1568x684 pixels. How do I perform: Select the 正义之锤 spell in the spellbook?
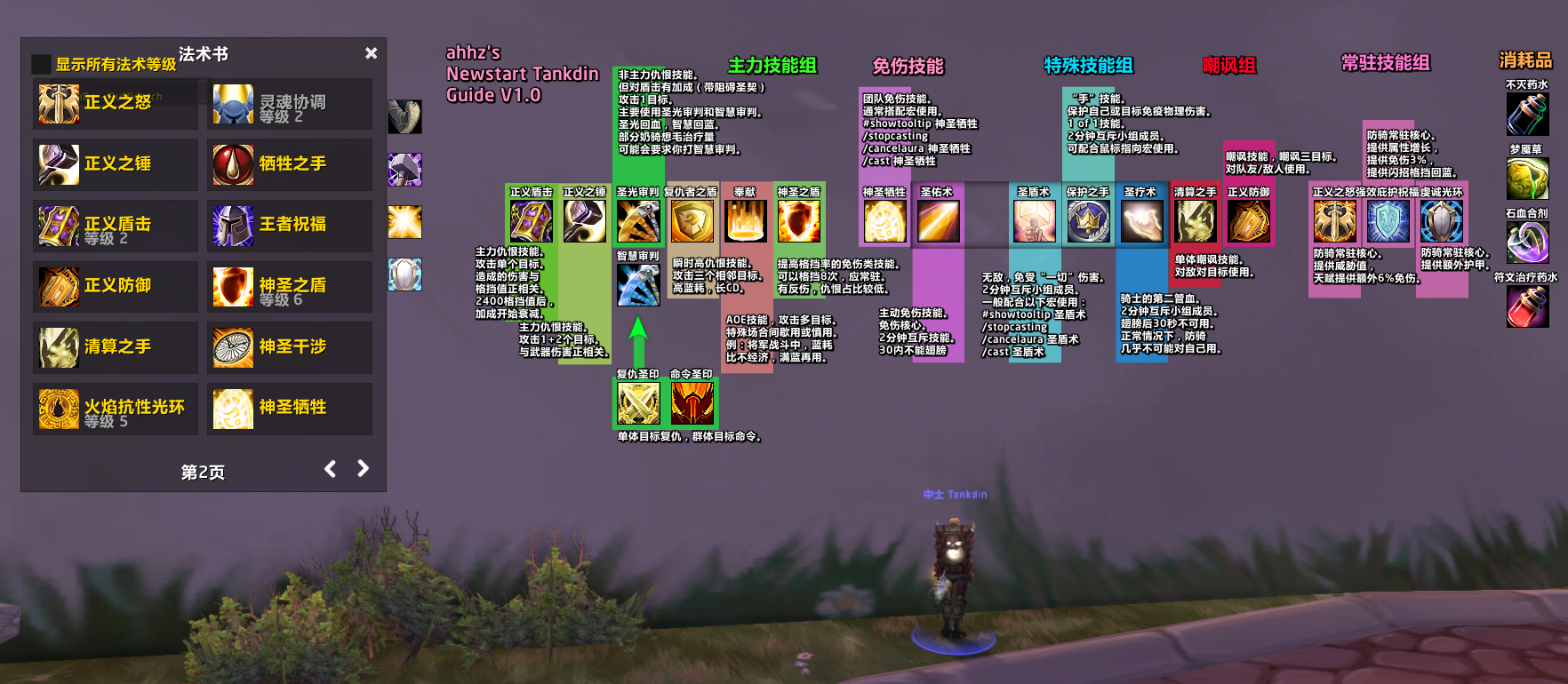tap(59, 164)
